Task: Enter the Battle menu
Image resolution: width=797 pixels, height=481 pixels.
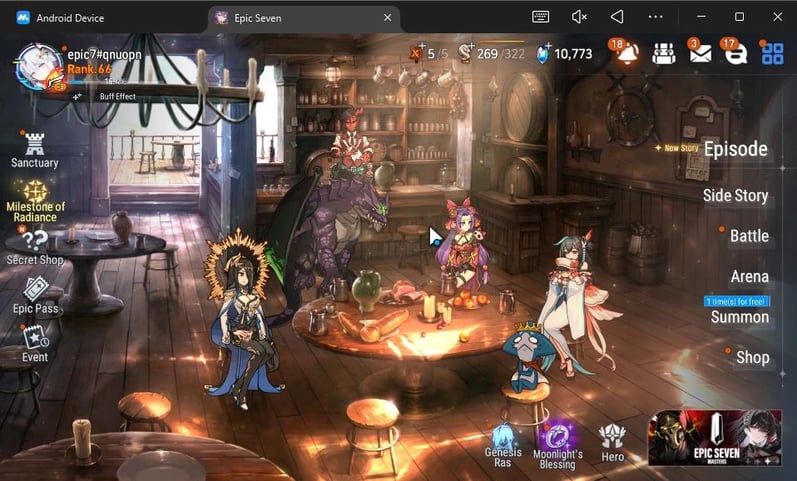Action: 749,236
